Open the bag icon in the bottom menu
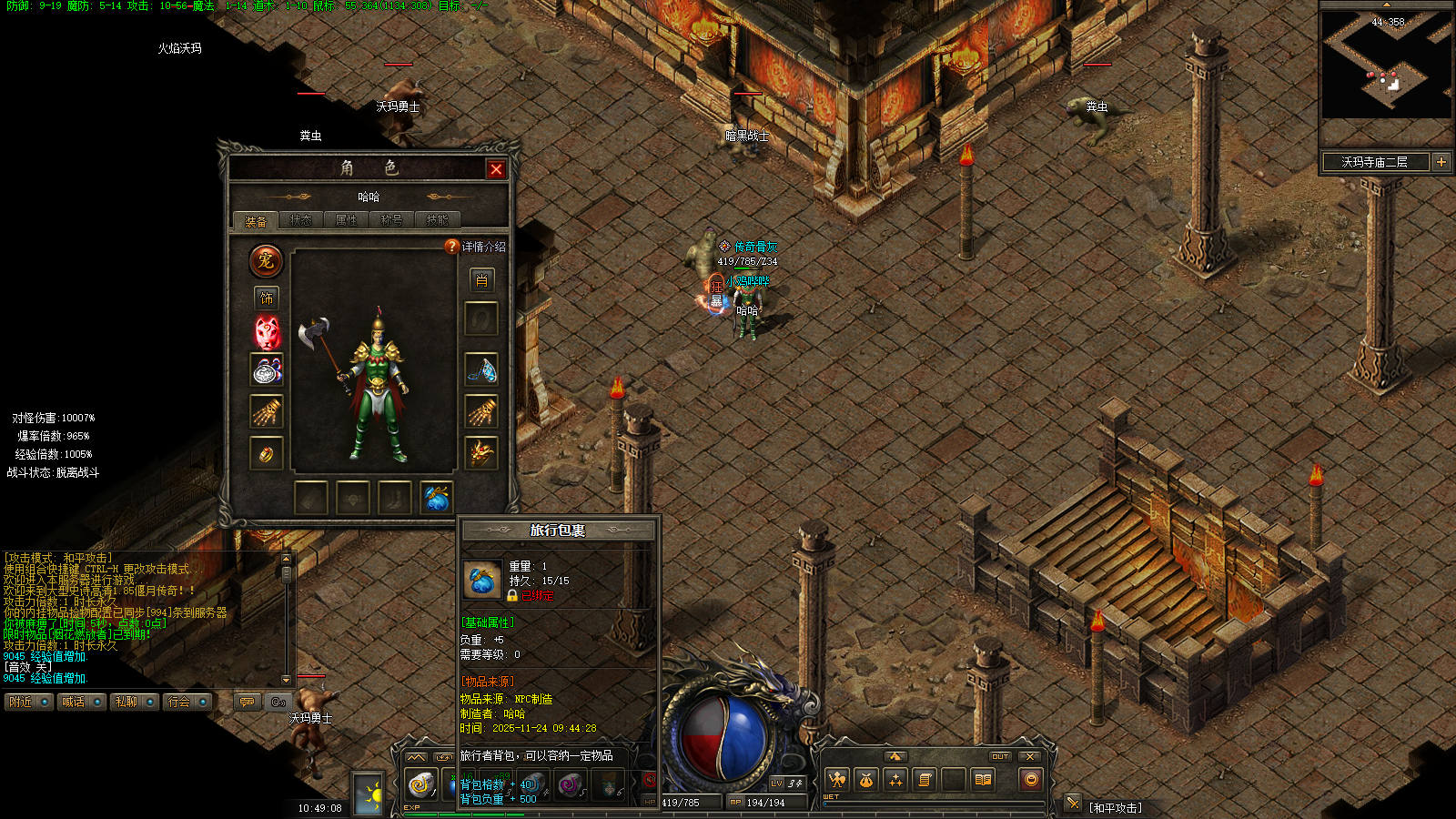The width and height of the screenshot is (1456, 819). (865, 780)
